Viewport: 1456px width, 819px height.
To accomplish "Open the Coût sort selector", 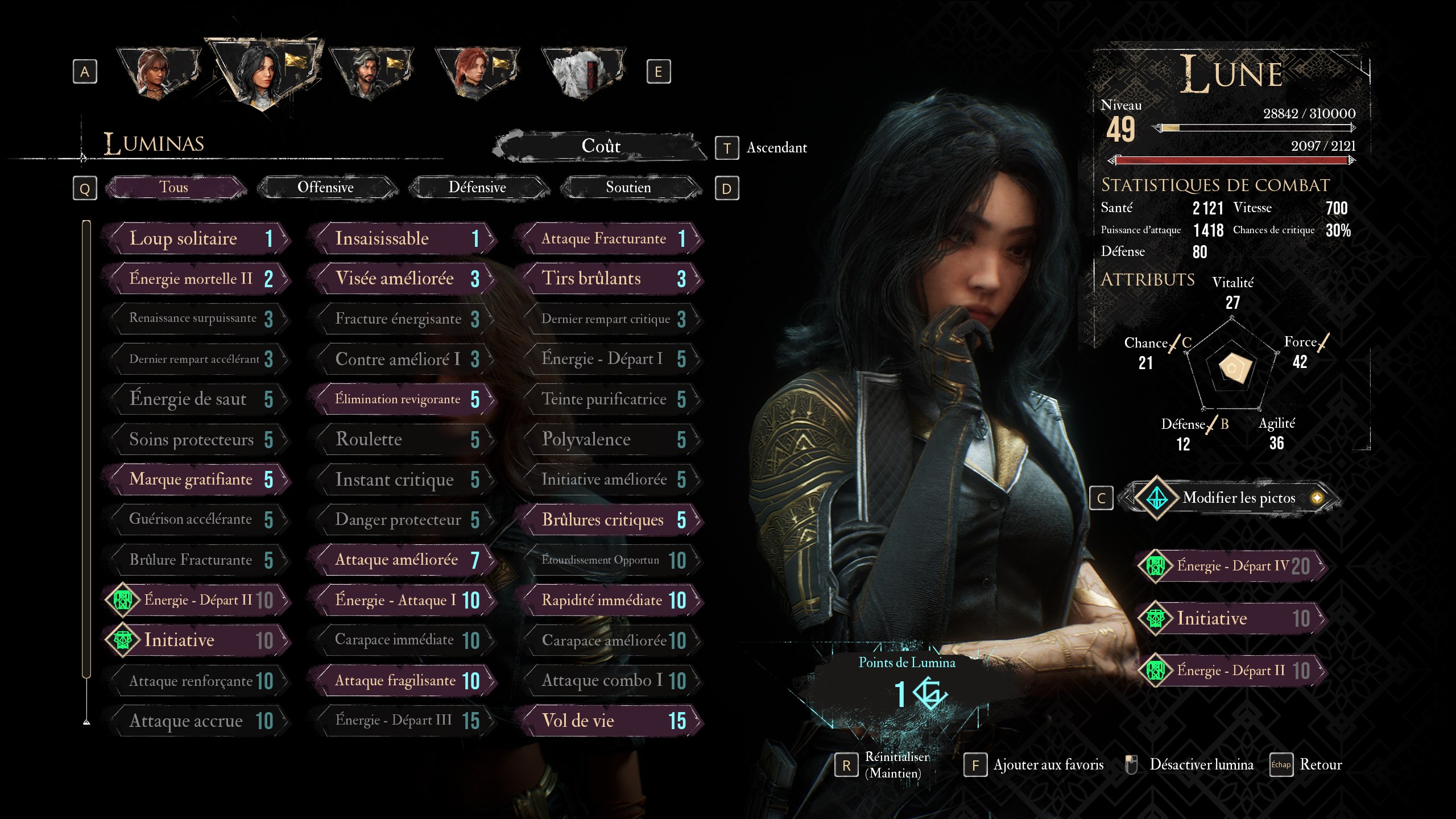I will (x=601, y=146).
